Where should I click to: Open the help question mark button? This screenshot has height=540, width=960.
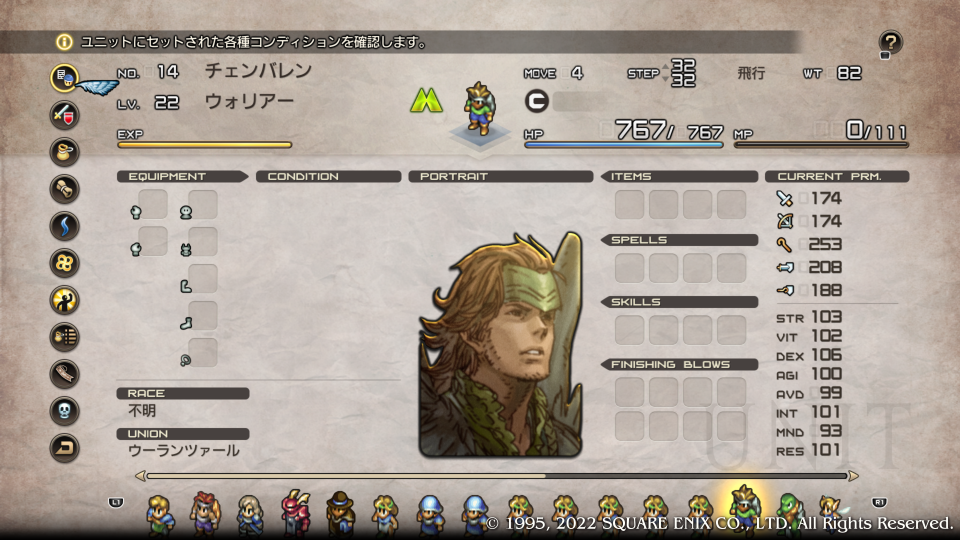[890, 42]
